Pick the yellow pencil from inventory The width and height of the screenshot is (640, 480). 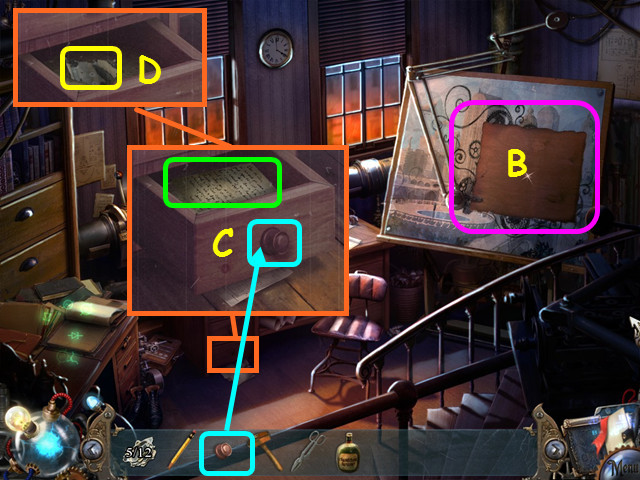pyautogui.click(x=181, y=451)
